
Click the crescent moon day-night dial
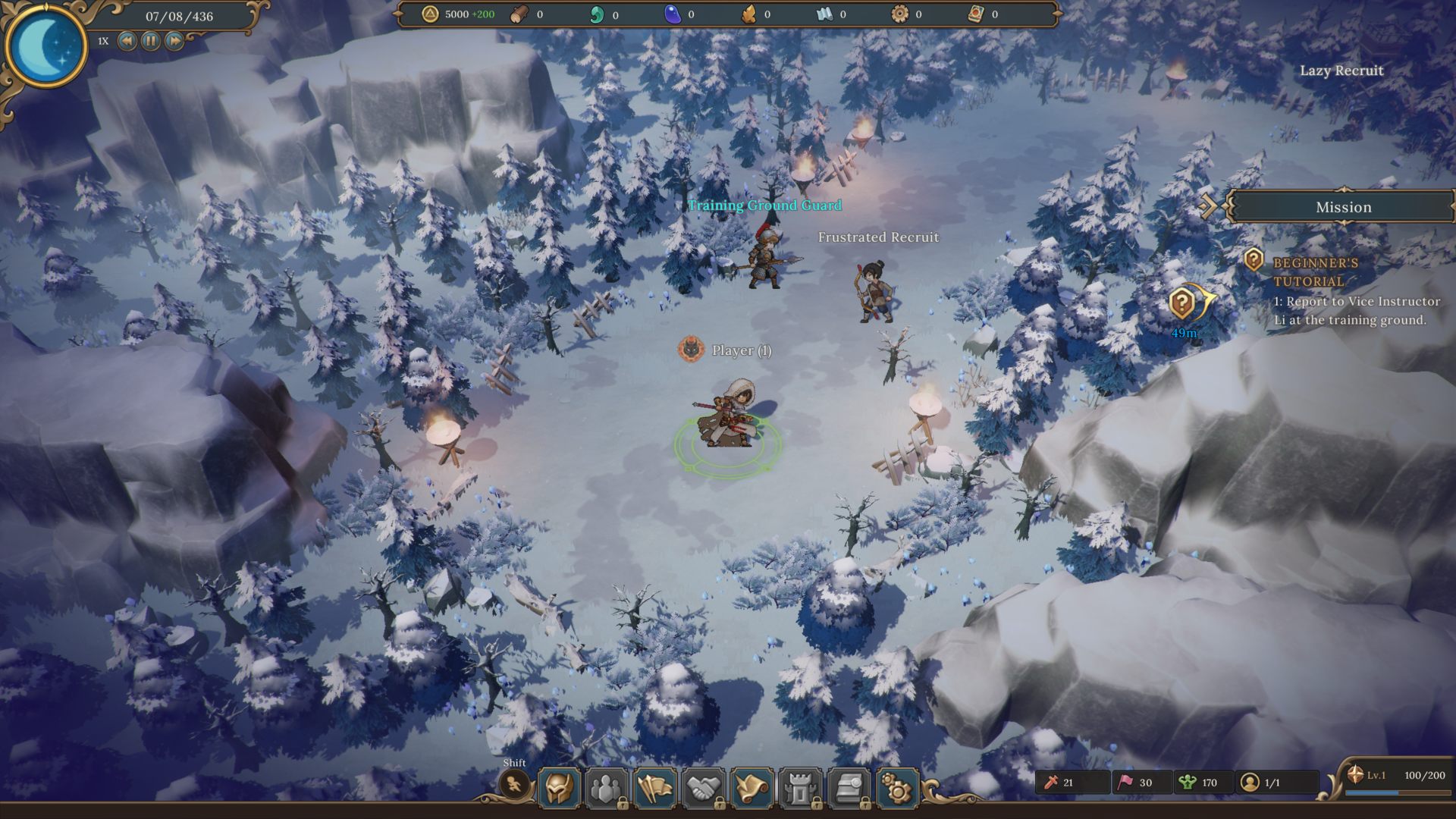pos(45,44)
